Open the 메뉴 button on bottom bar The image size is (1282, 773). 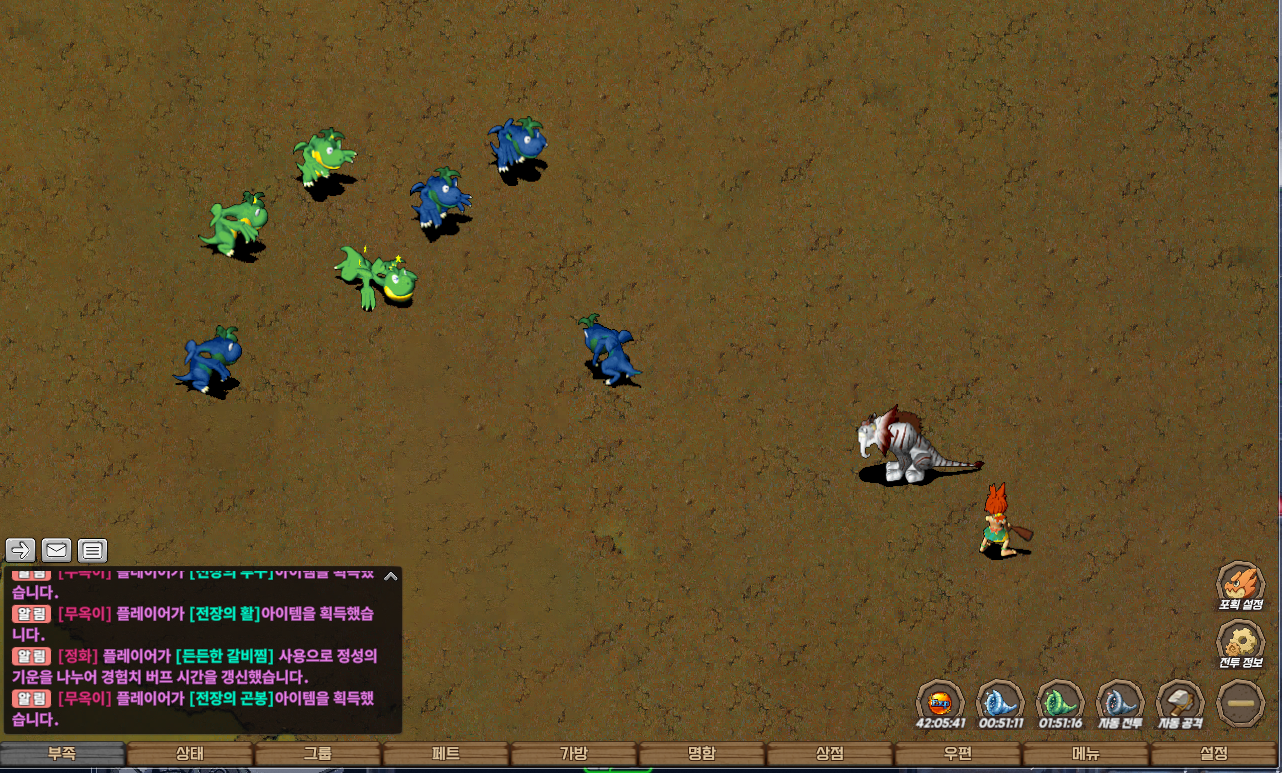click(1086, 754)
